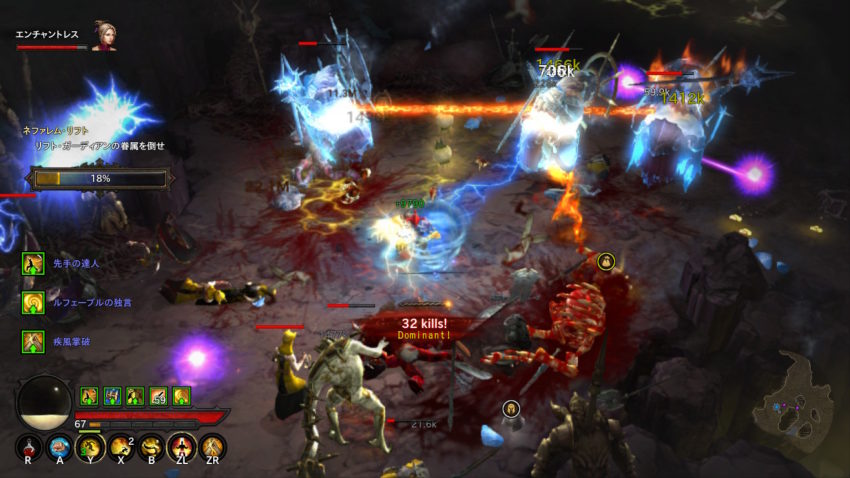Click the Enchantress follower portrait
850x478 pixels.
[103, 36]
